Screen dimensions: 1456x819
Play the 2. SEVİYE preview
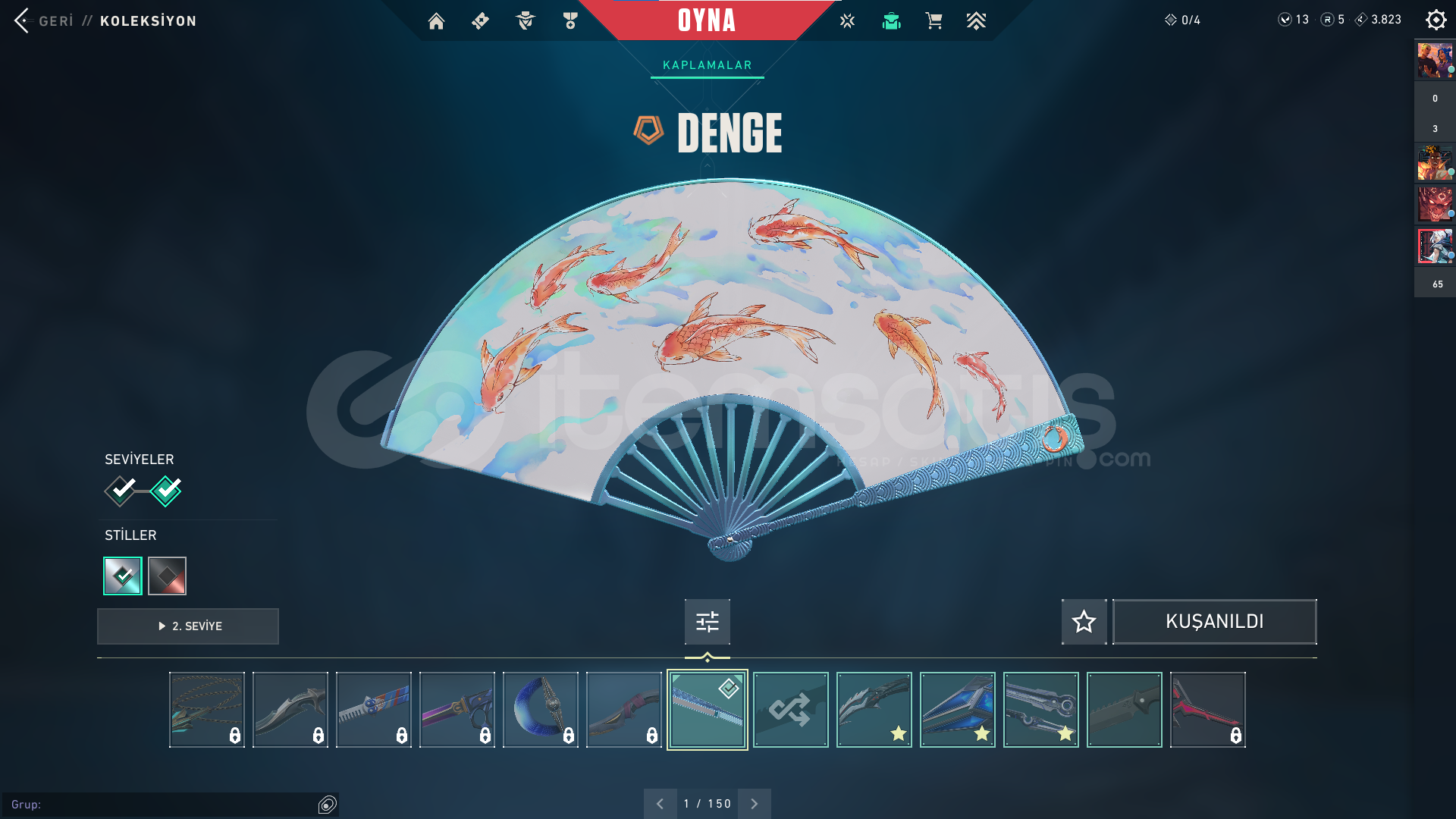click(x=188, y=626)
